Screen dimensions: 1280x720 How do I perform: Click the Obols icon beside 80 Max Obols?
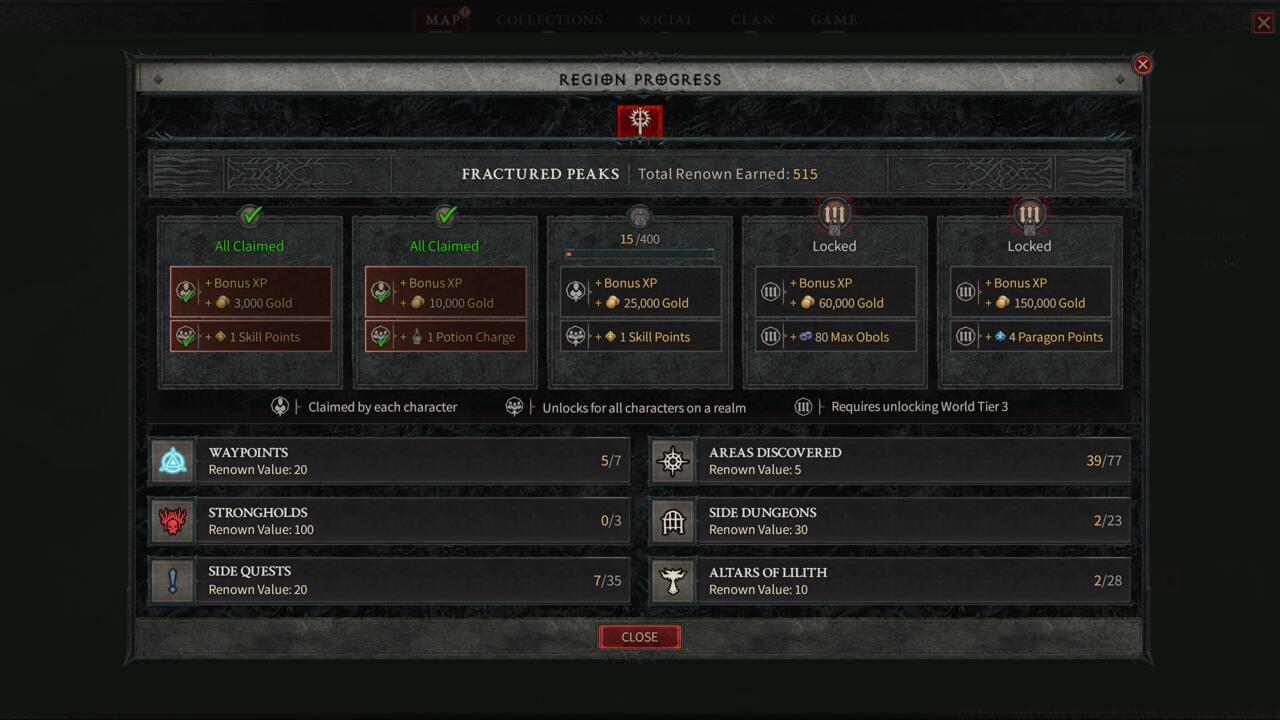[x=804, y=337]
